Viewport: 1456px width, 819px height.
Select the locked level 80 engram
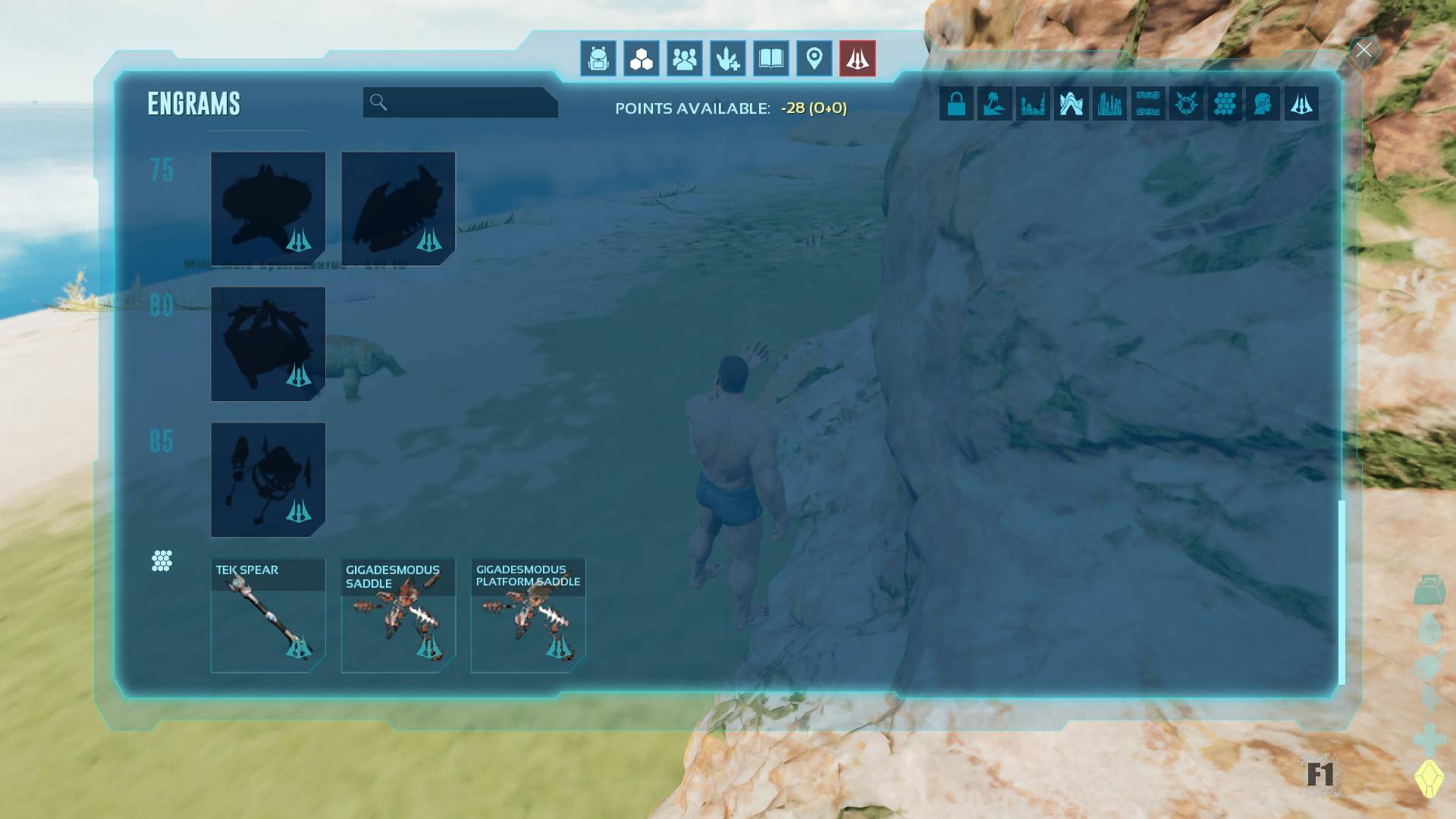pos(268,344)
